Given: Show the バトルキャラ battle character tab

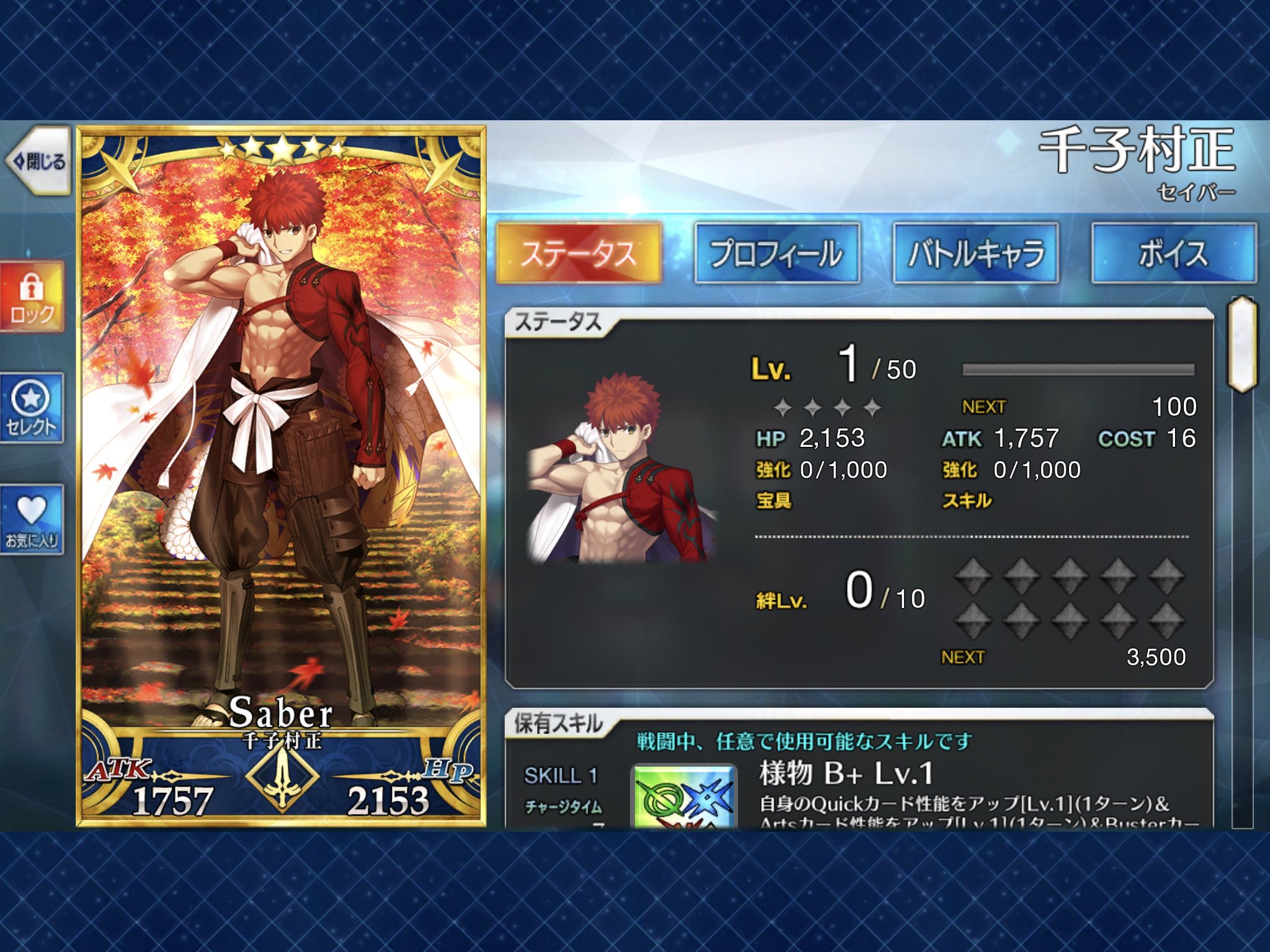Looking at the screenshot, I should click(x=975, y=253).
